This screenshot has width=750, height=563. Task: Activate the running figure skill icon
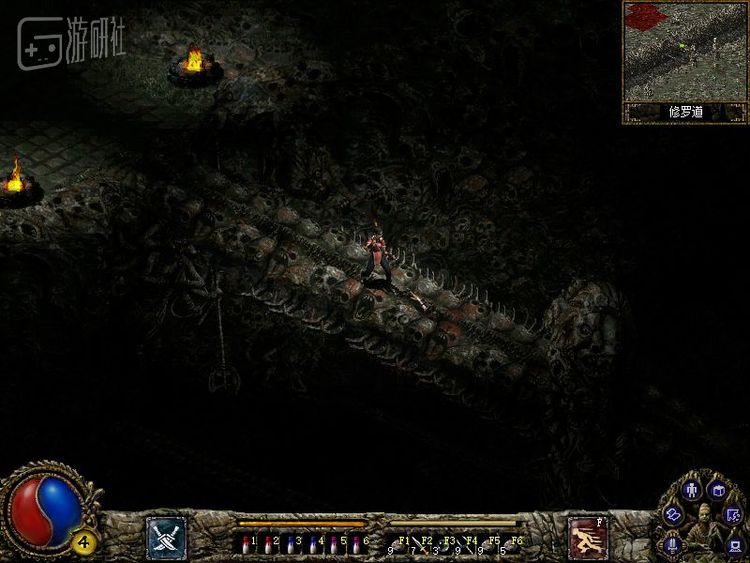[588, 536]
